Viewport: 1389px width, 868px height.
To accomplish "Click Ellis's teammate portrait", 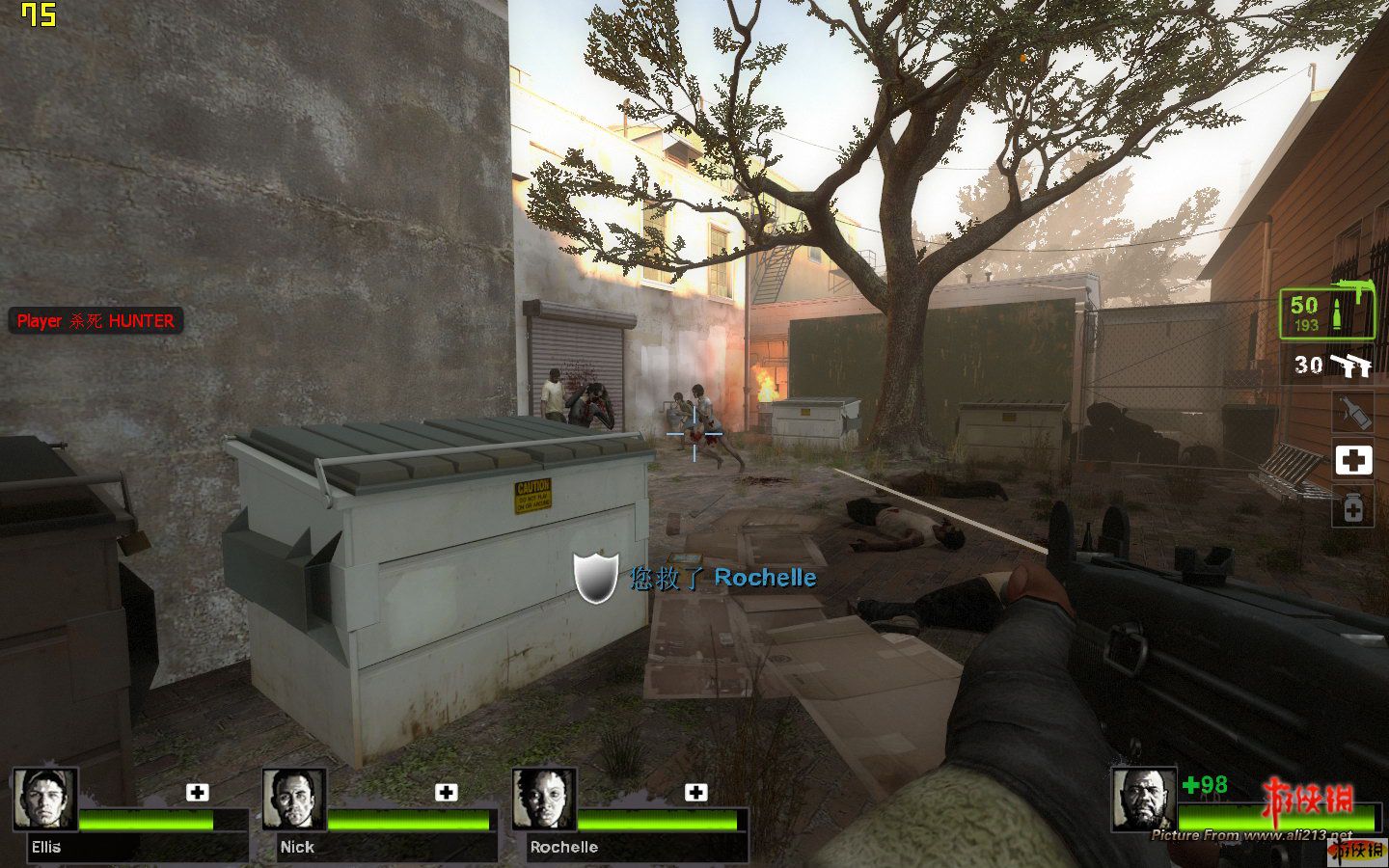I will click(x=45, y=800).
